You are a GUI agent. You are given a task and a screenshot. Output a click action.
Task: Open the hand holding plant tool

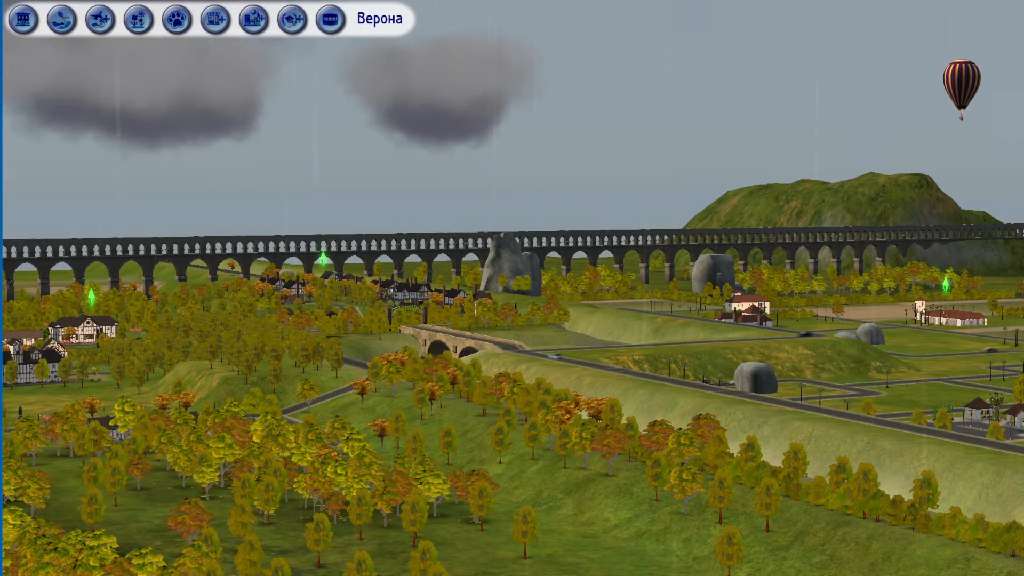click(62, 19)
